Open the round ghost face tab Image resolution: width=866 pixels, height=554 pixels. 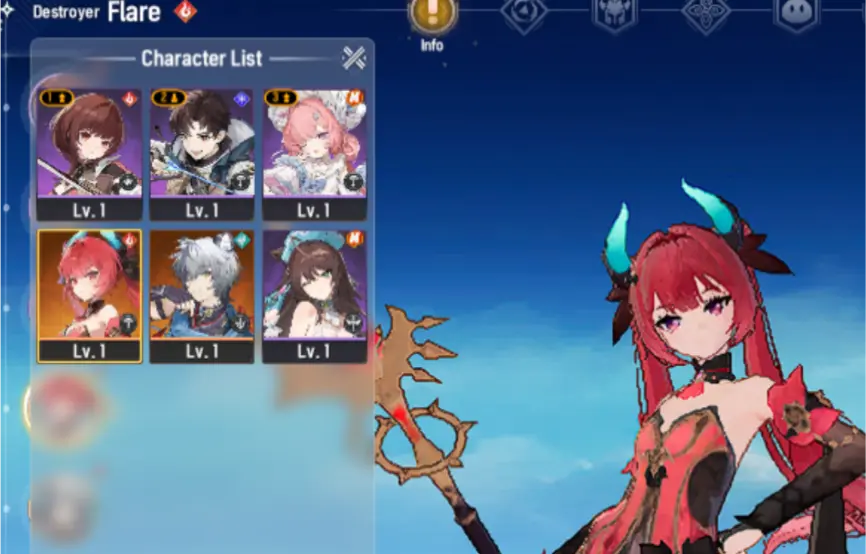(796, 14)
